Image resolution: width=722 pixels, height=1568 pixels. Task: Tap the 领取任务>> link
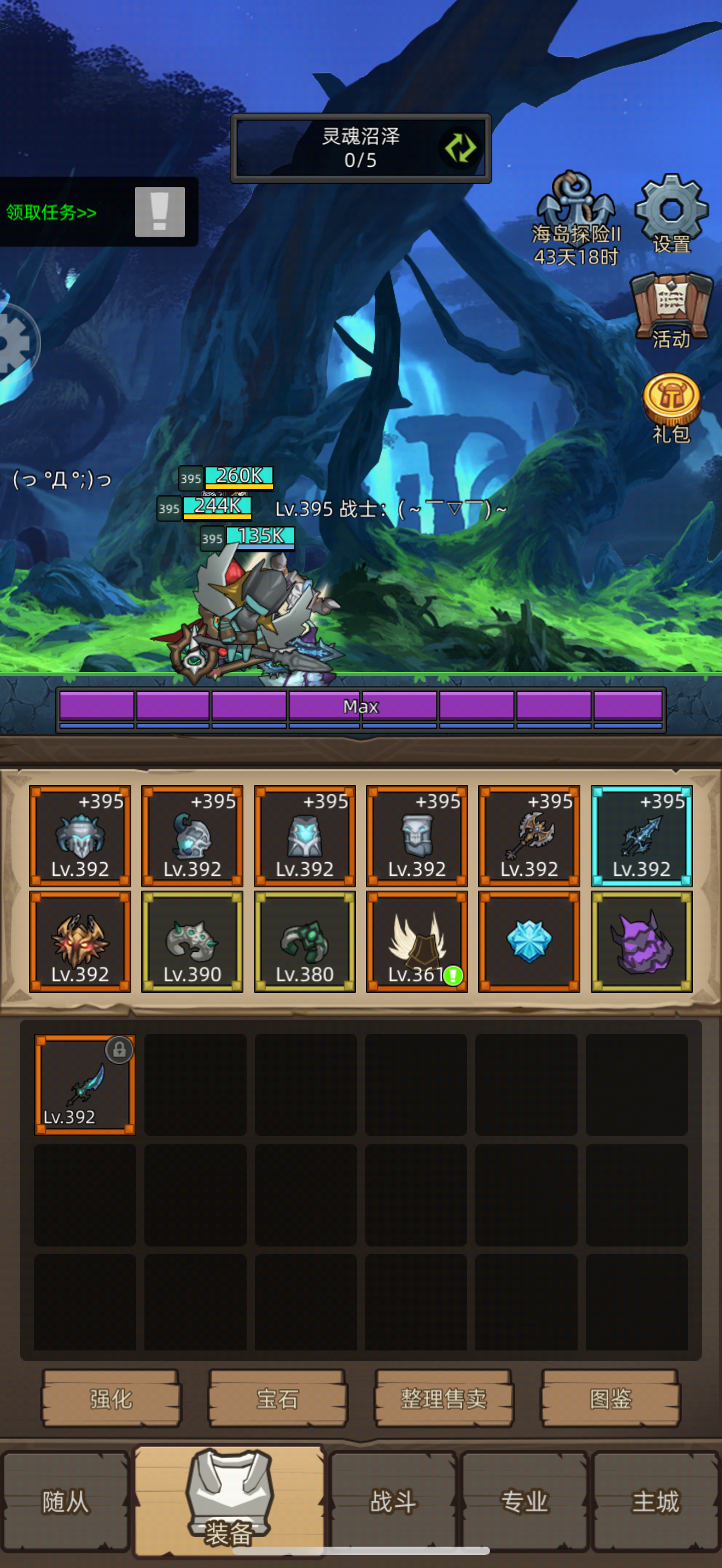click(x=50, y=212)
